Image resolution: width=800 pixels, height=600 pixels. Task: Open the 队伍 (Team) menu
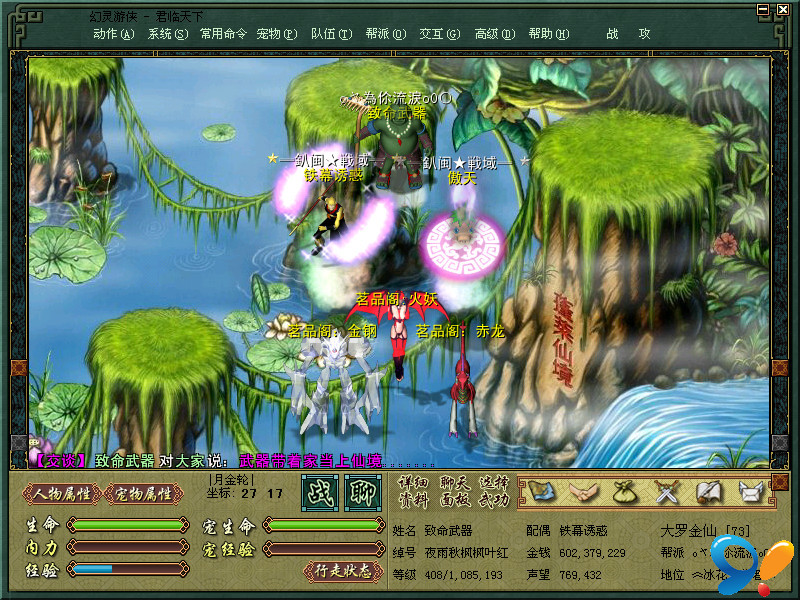(331, 33)
